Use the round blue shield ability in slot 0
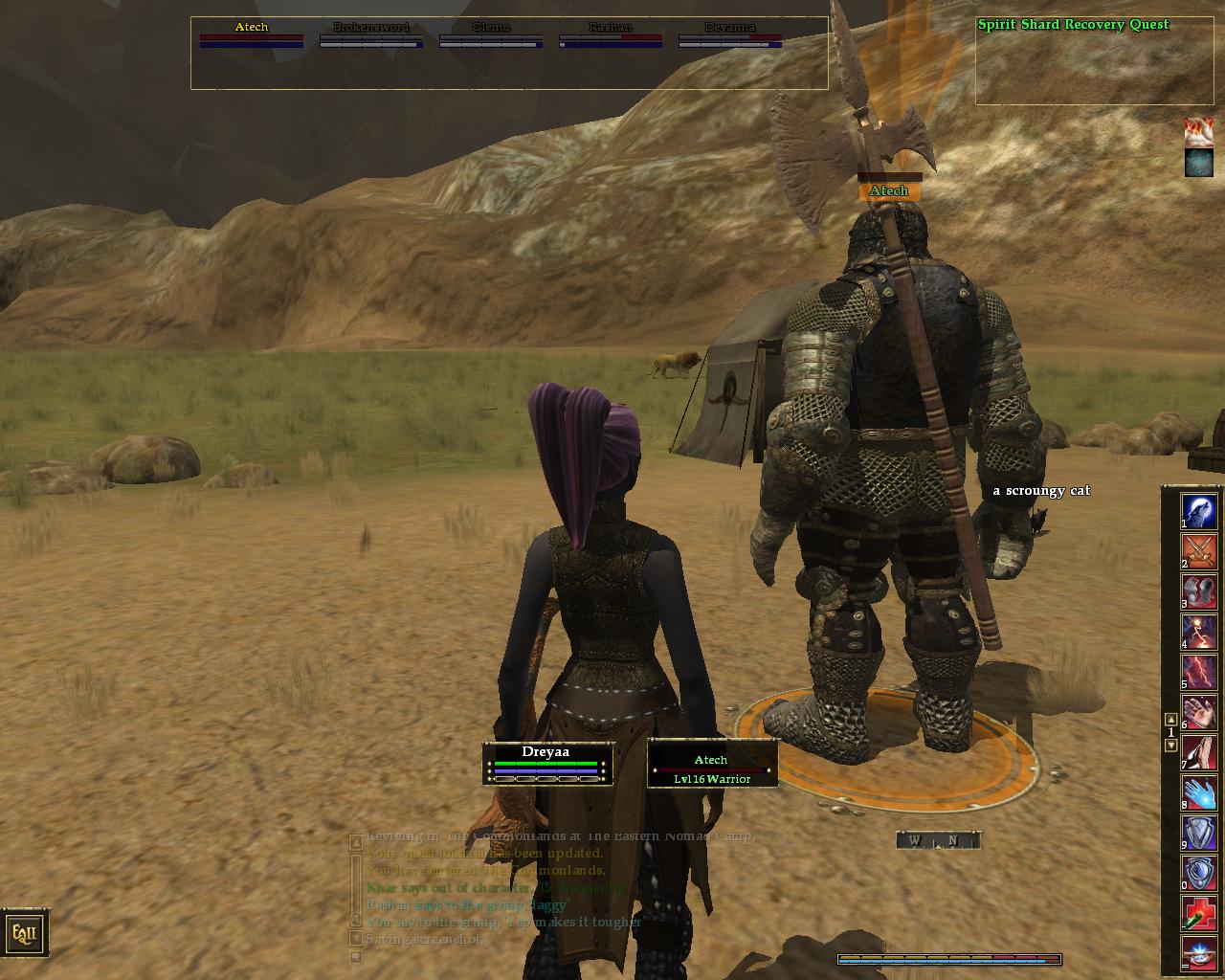 pos(1198,873)
